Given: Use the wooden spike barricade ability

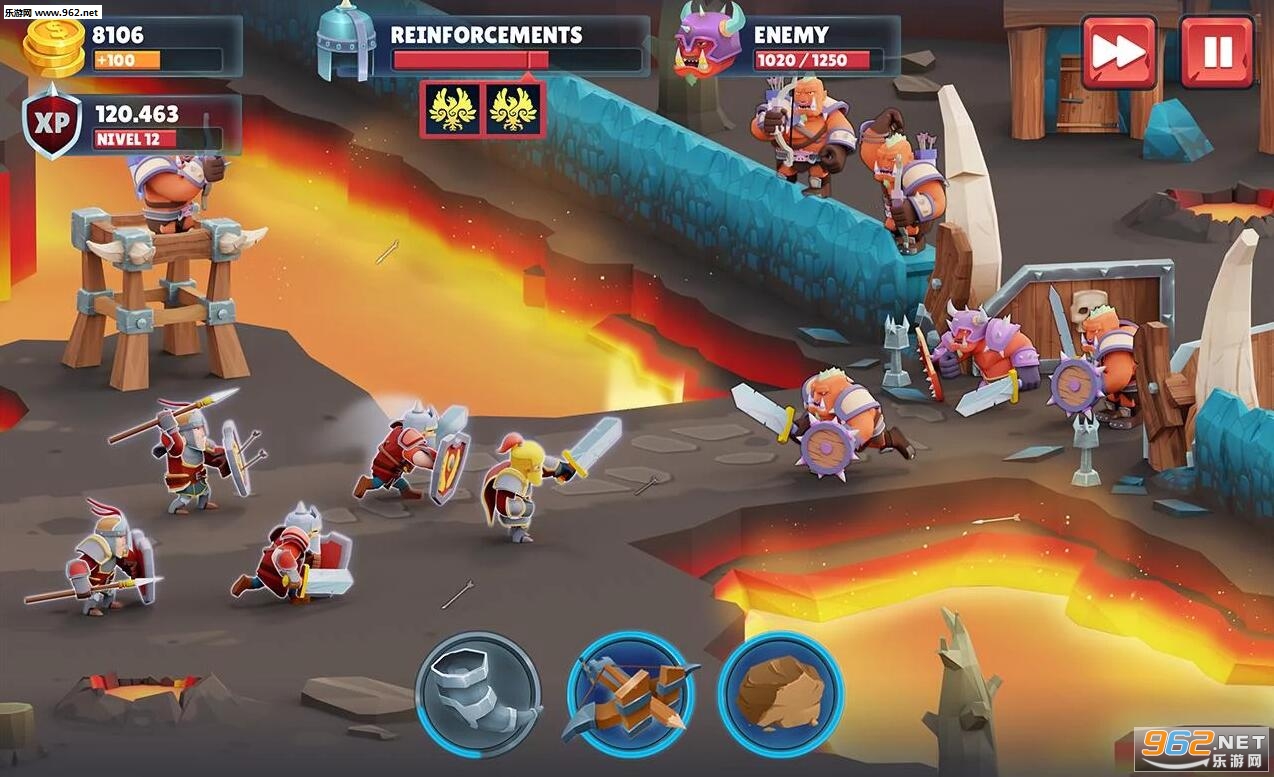Looking at the screenshot, I should point(629,694).
